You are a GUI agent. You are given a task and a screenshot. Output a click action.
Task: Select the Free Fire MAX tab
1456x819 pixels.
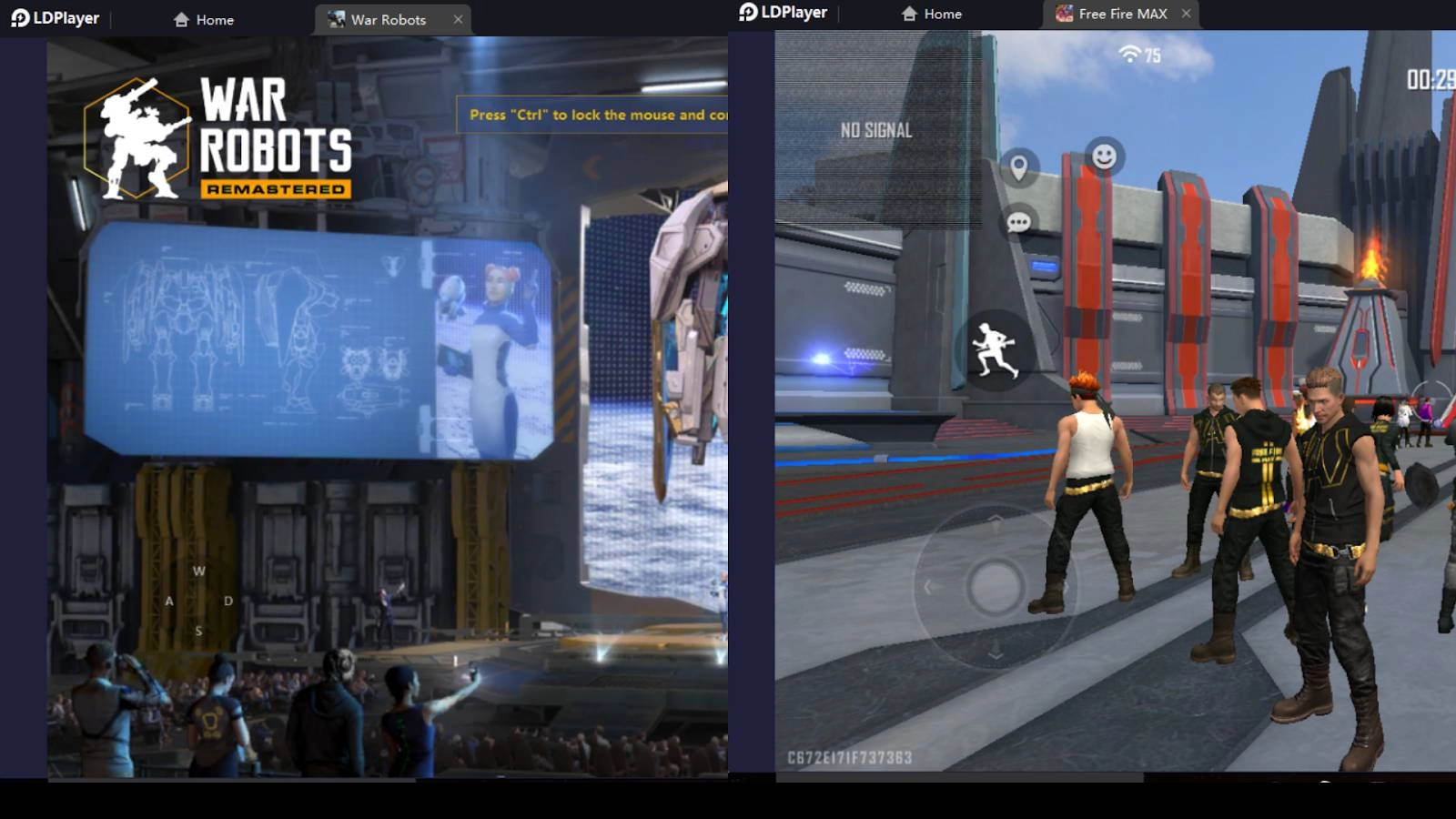(1122, 14)
